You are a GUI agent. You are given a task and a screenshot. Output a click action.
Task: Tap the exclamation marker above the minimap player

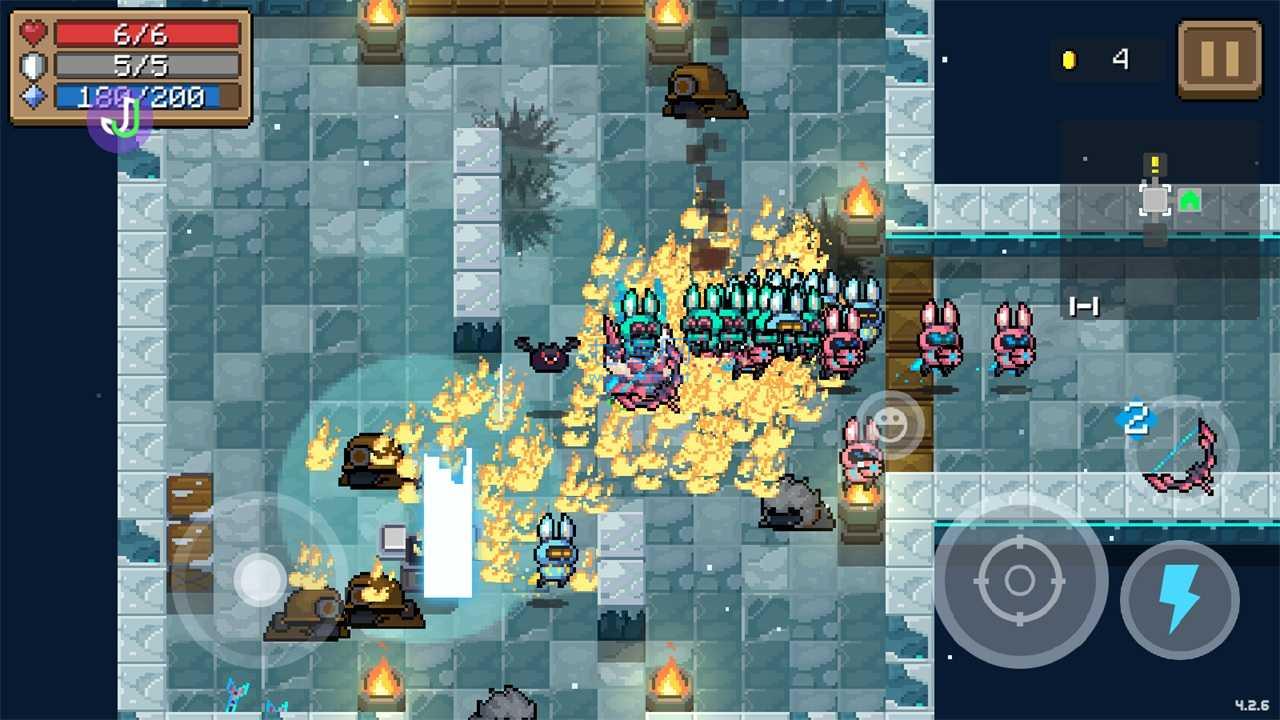point(1154,163)
